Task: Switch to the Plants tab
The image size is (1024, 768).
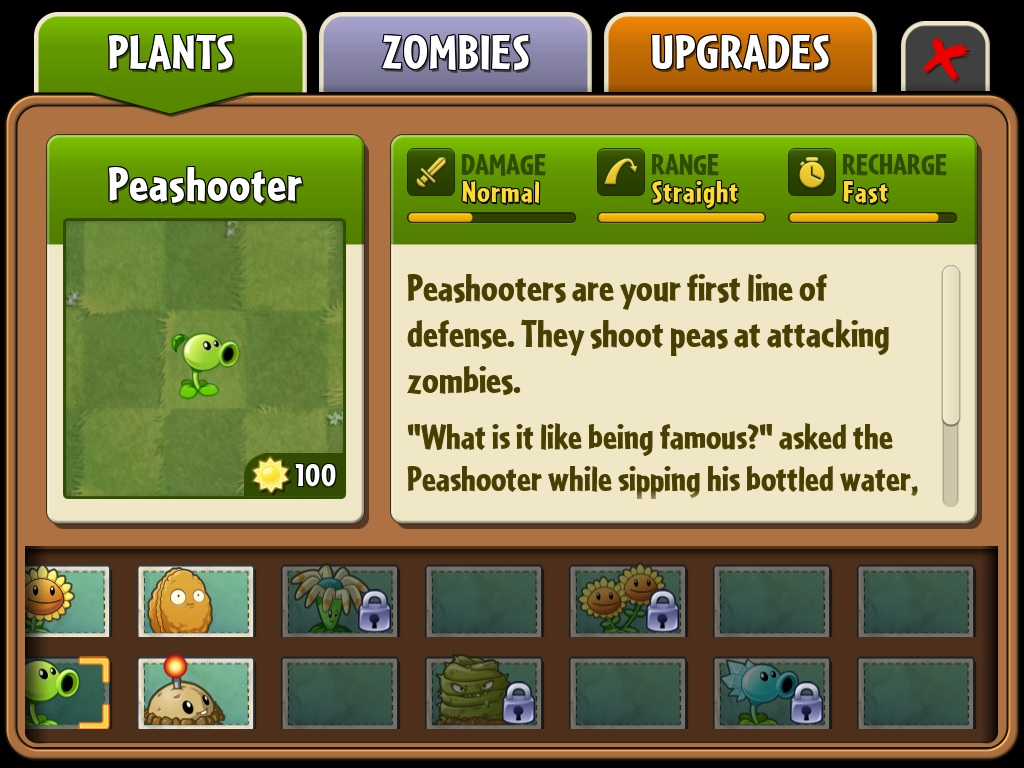Action: (x=170, y=54)
